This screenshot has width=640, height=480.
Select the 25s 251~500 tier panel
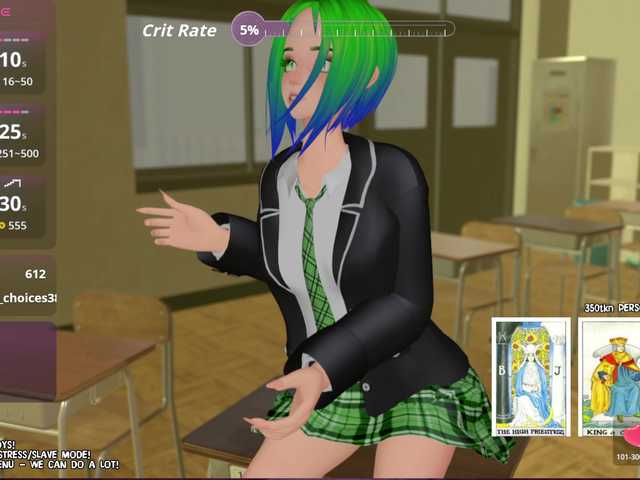(x=24, y=137)
